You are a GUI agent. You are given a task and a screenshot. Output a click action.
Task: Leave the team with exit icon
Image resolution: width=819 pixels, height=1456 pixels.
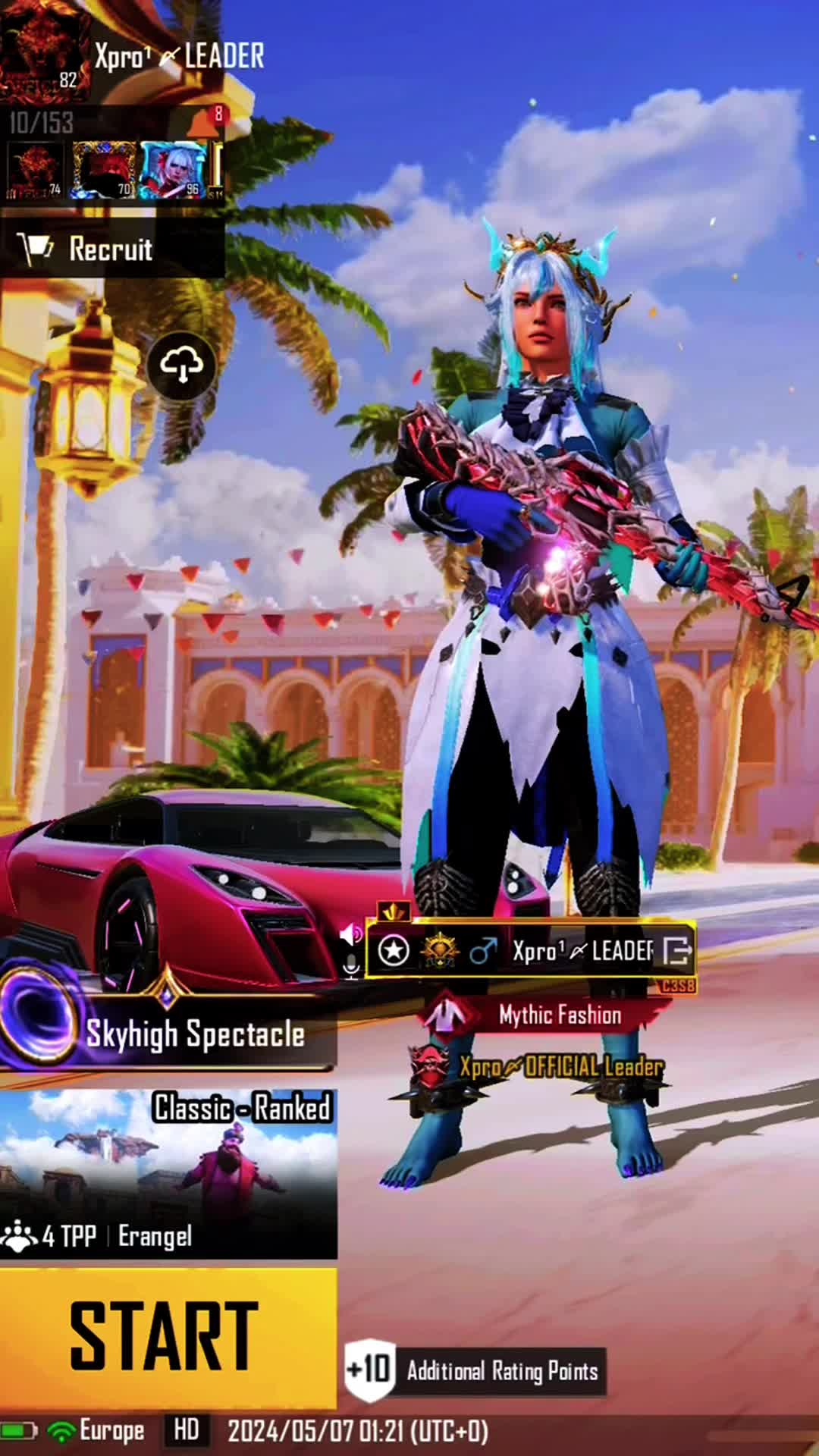(677, 950)
